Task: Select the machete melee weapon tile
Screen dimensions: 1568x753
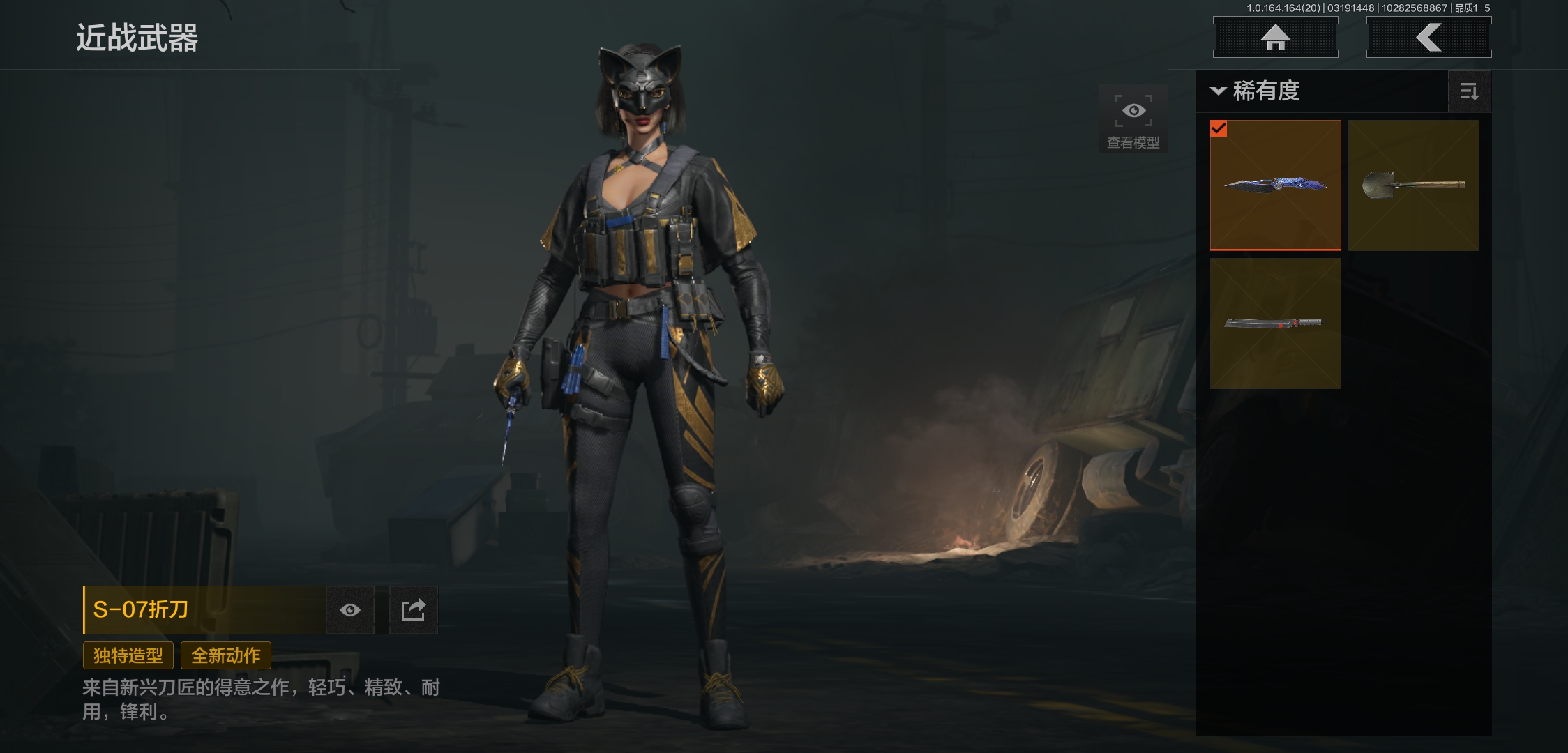Action: coord(1275,323)
